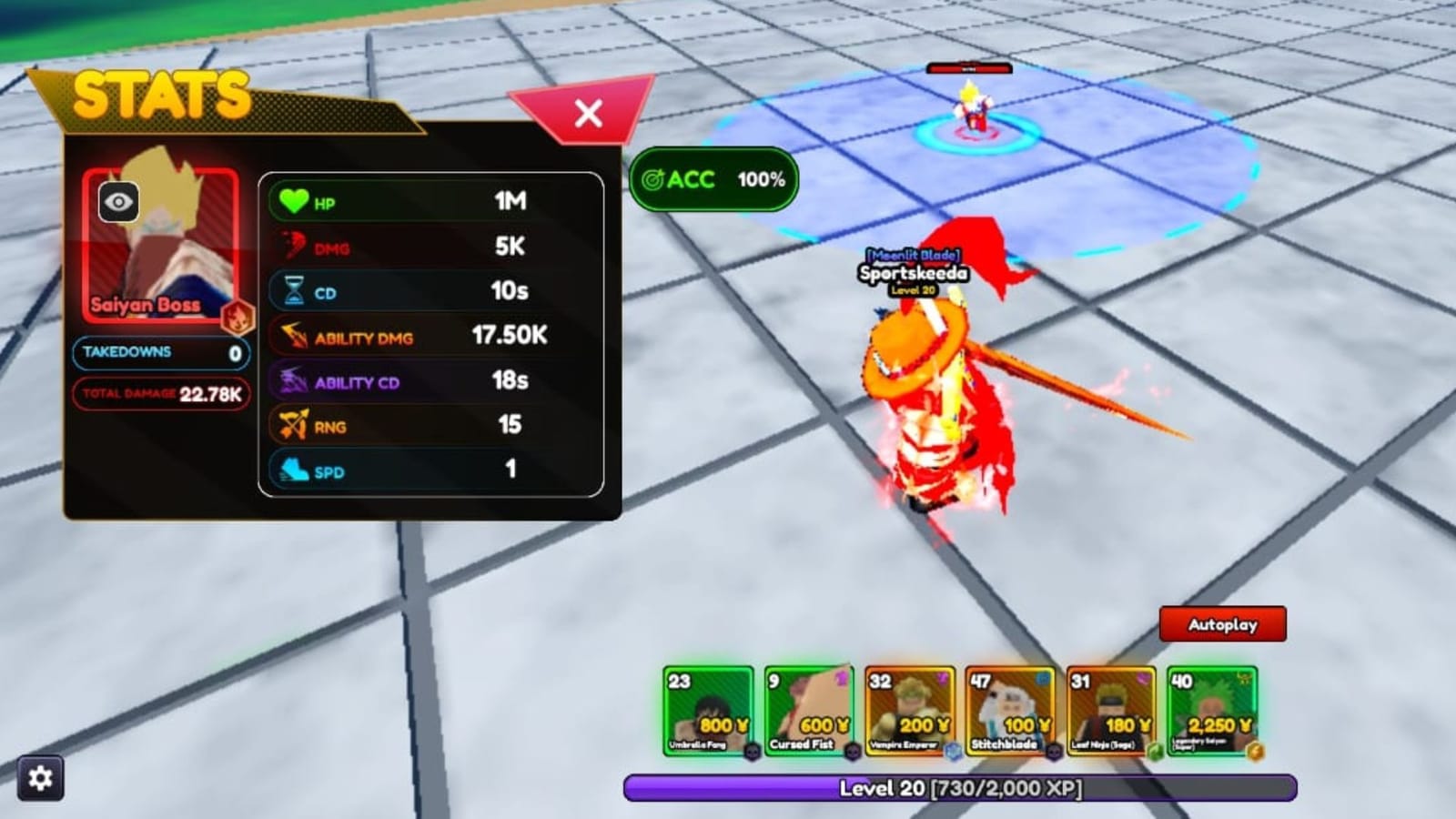Click the green HP heart icon
Image resolution: width=1456 pixels, height=819 pixels.
293,202
